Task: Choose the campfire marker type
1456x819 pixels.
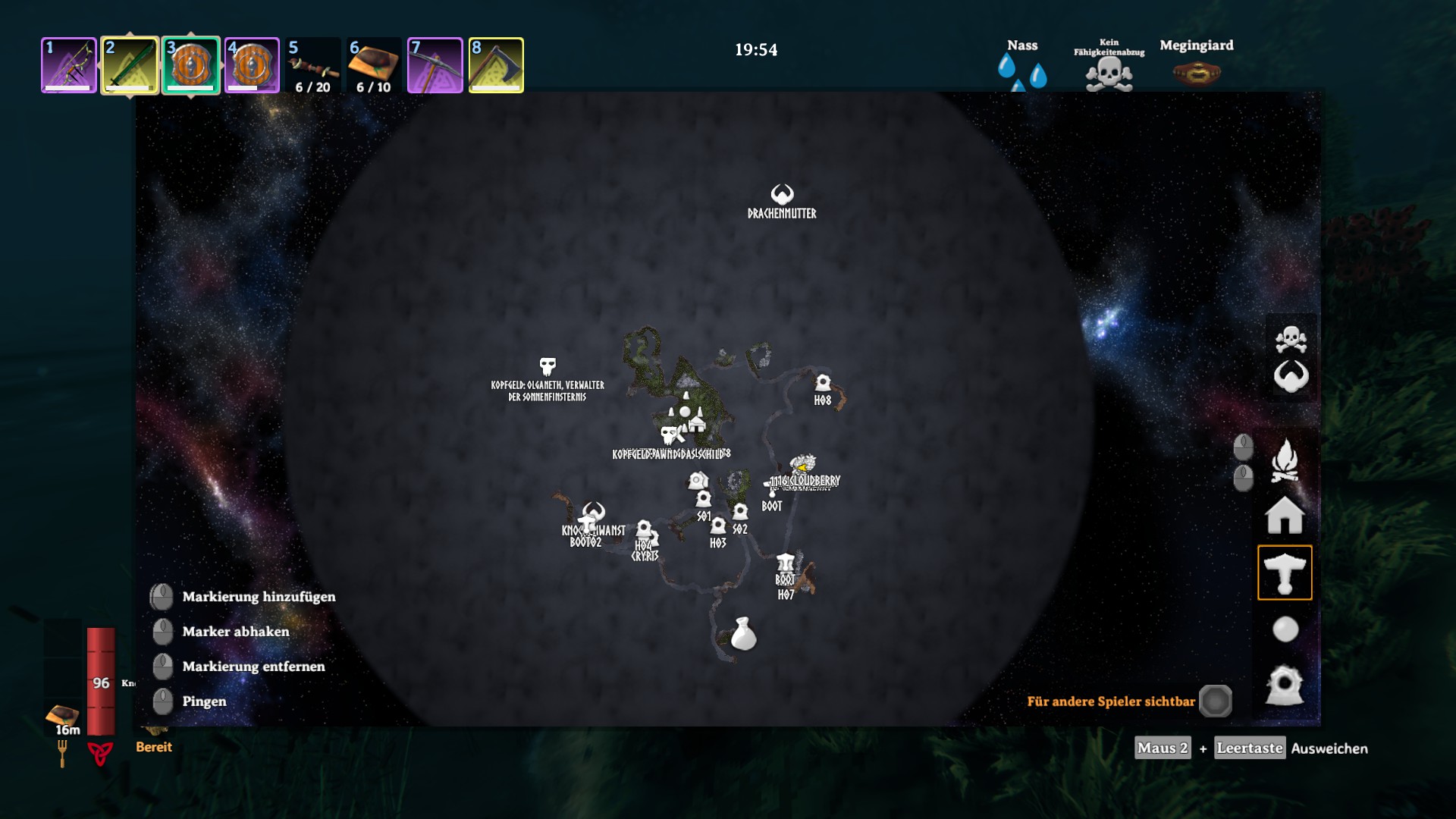Action: pos(1285,460)
